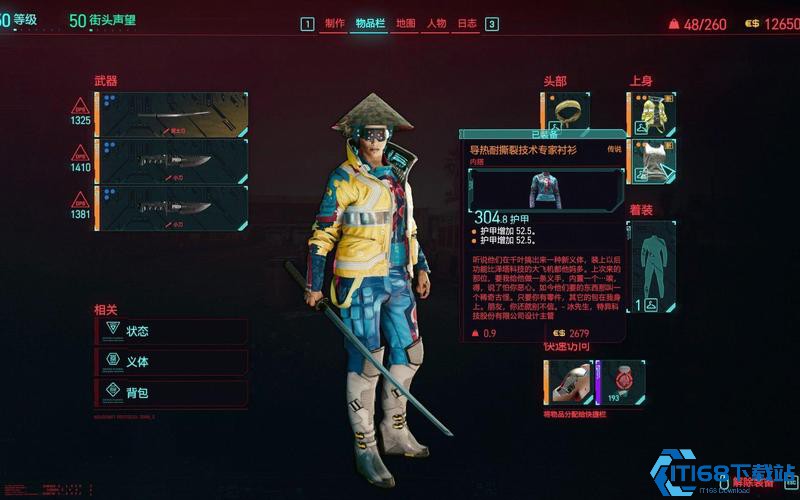The height and width of the screenshot is (500, 800).
Task: Select the head slot with yellow headgear
Action: pos(567,110)
